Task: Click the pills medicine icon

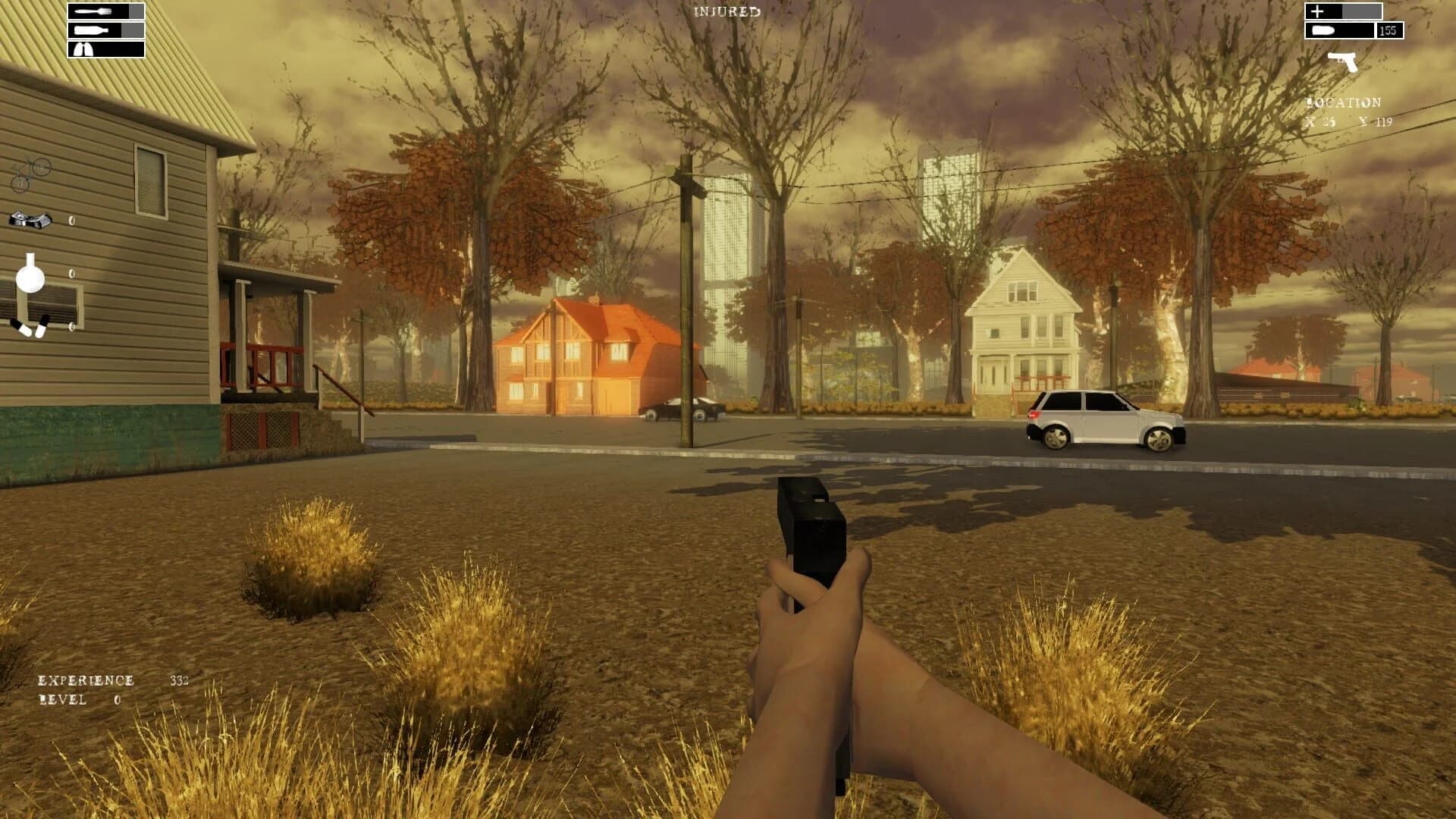Action: point(30,328)
